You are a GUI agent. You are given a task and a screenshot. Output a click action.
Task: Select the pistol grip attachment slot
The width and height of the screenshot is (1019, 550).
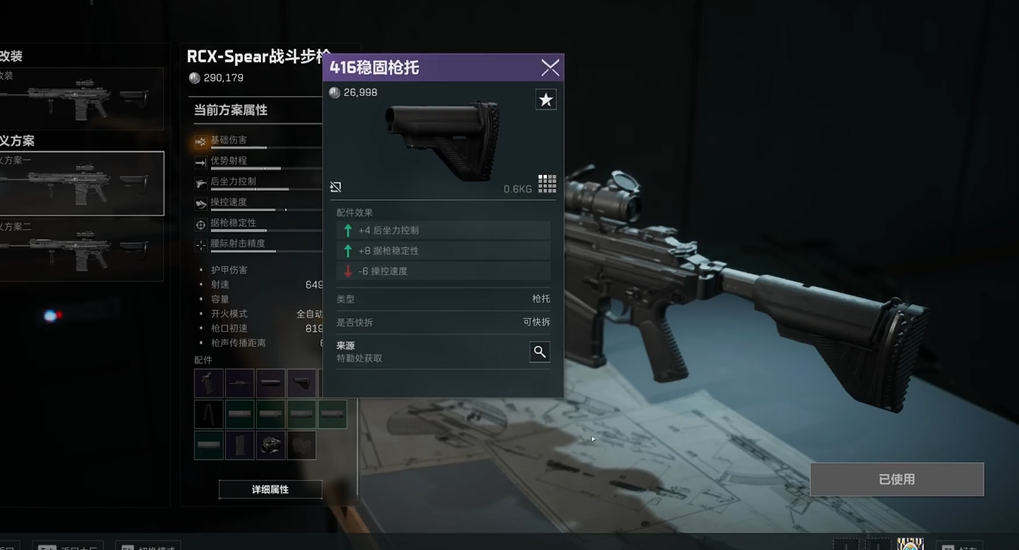pyautogui.click(x=209, y=382)
